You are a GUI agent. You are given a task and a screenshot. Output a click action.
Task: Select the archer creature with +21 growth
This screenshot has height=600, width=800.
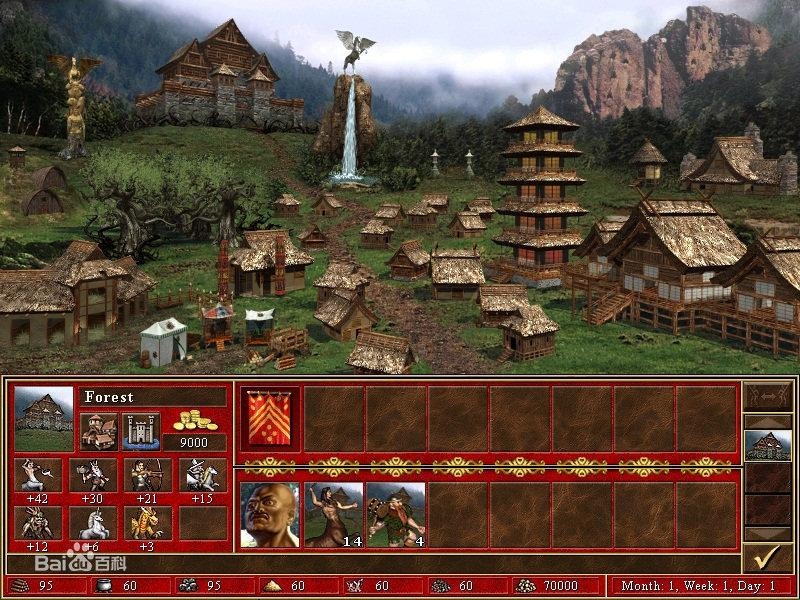[147, 474]
